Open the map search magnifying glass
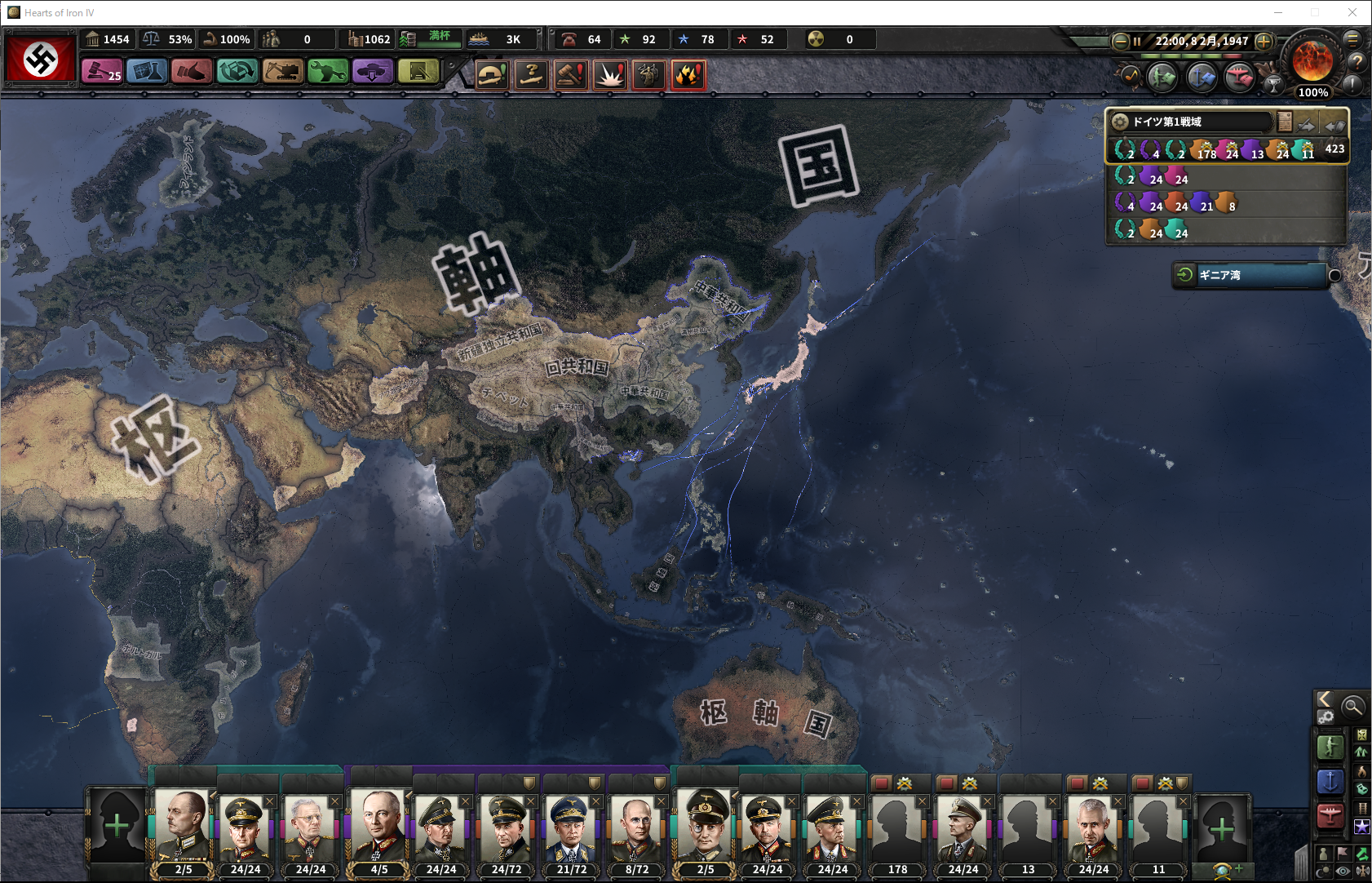Screen dimensions: 1372x883 tap(1352, 706)
